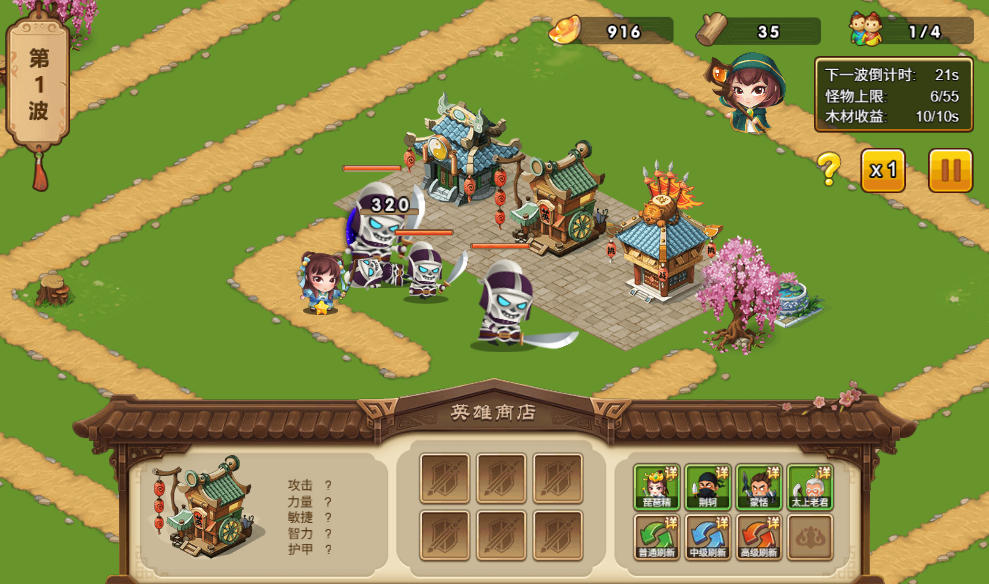Buy the 琵琶精 hero card
Image resolution: width=989 pixels, height=584 pixels.
(x=656, y=487)
